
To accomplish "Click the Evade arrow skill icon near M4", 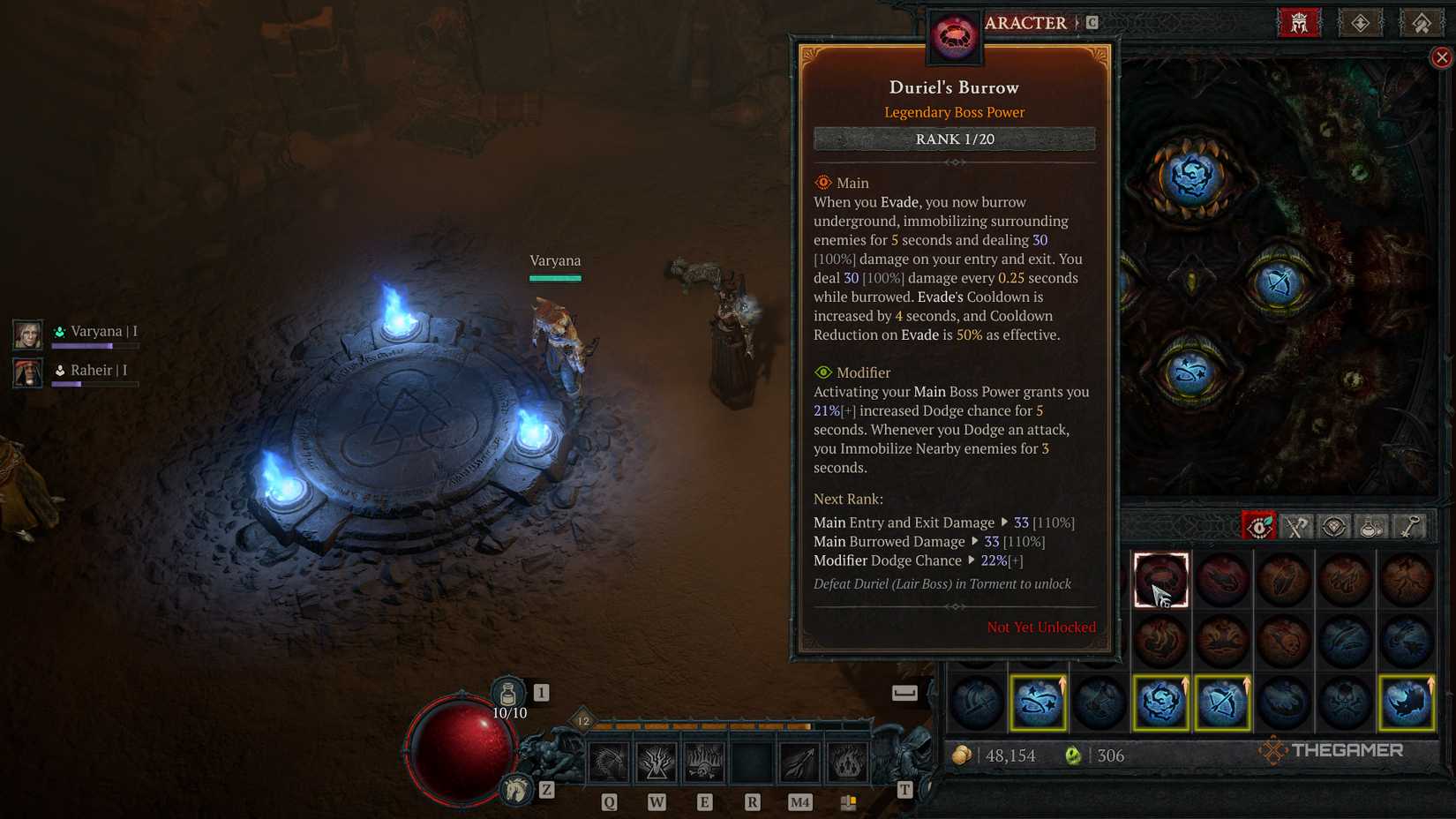I will (x=799, y=761).
